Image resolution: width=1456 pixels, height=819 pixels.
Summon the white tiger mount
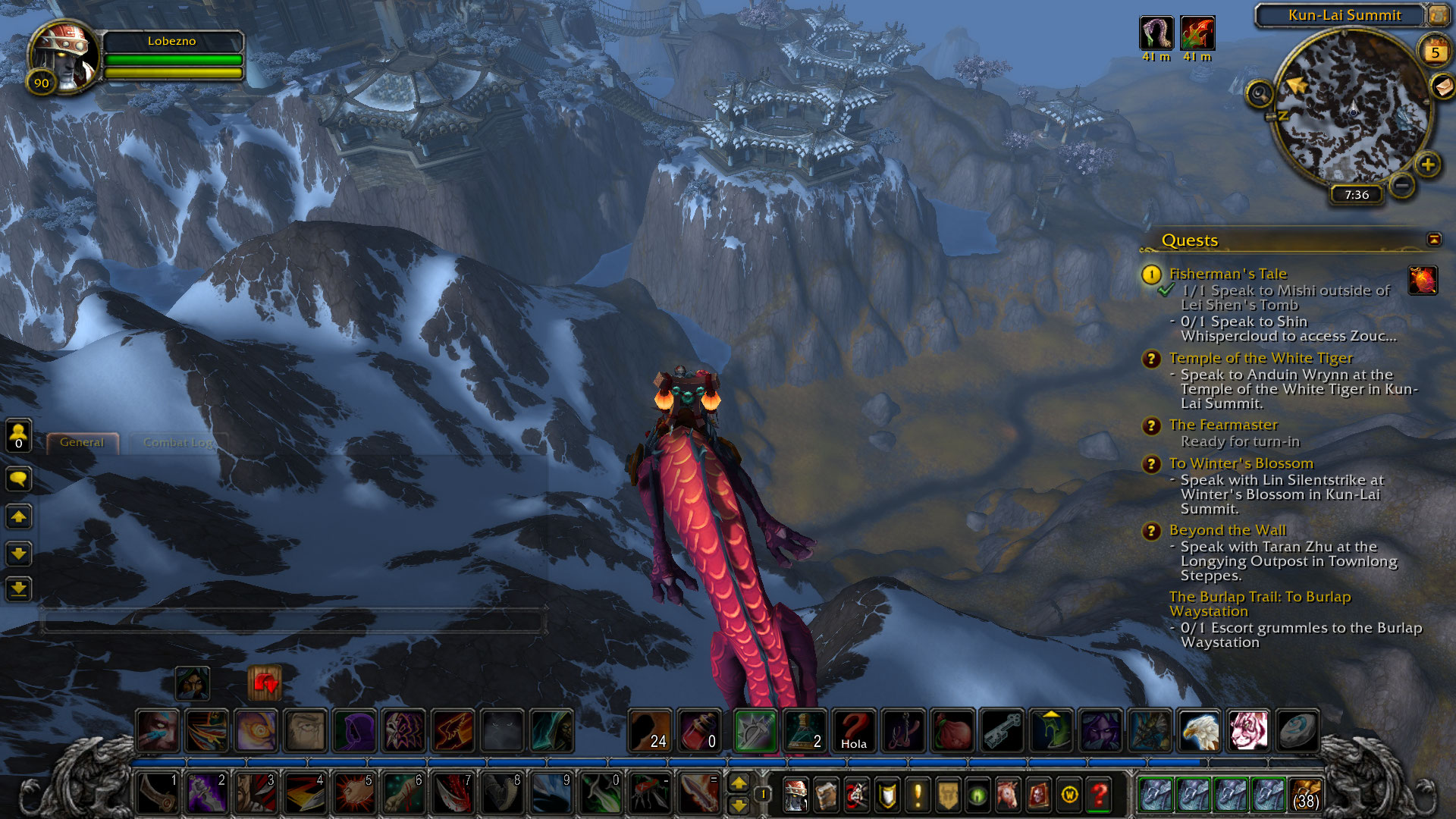(x=1247, y=730)
